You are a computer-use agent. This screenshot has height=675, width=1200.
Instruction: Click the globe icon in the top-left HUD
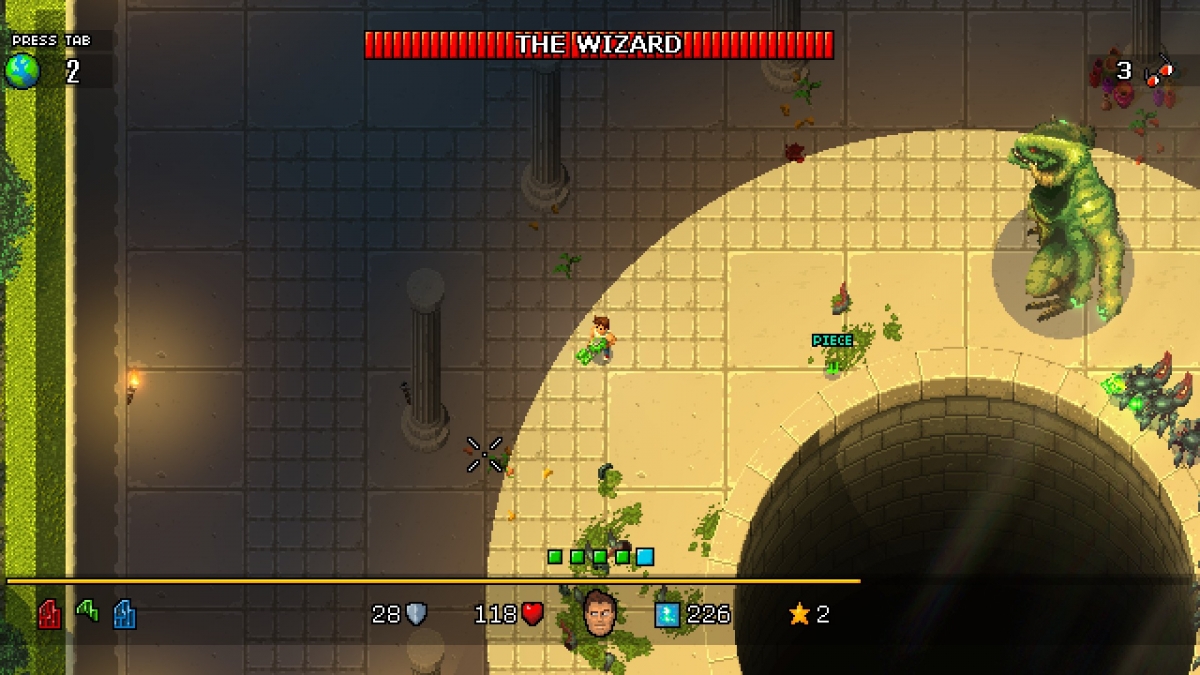[22, 71]
